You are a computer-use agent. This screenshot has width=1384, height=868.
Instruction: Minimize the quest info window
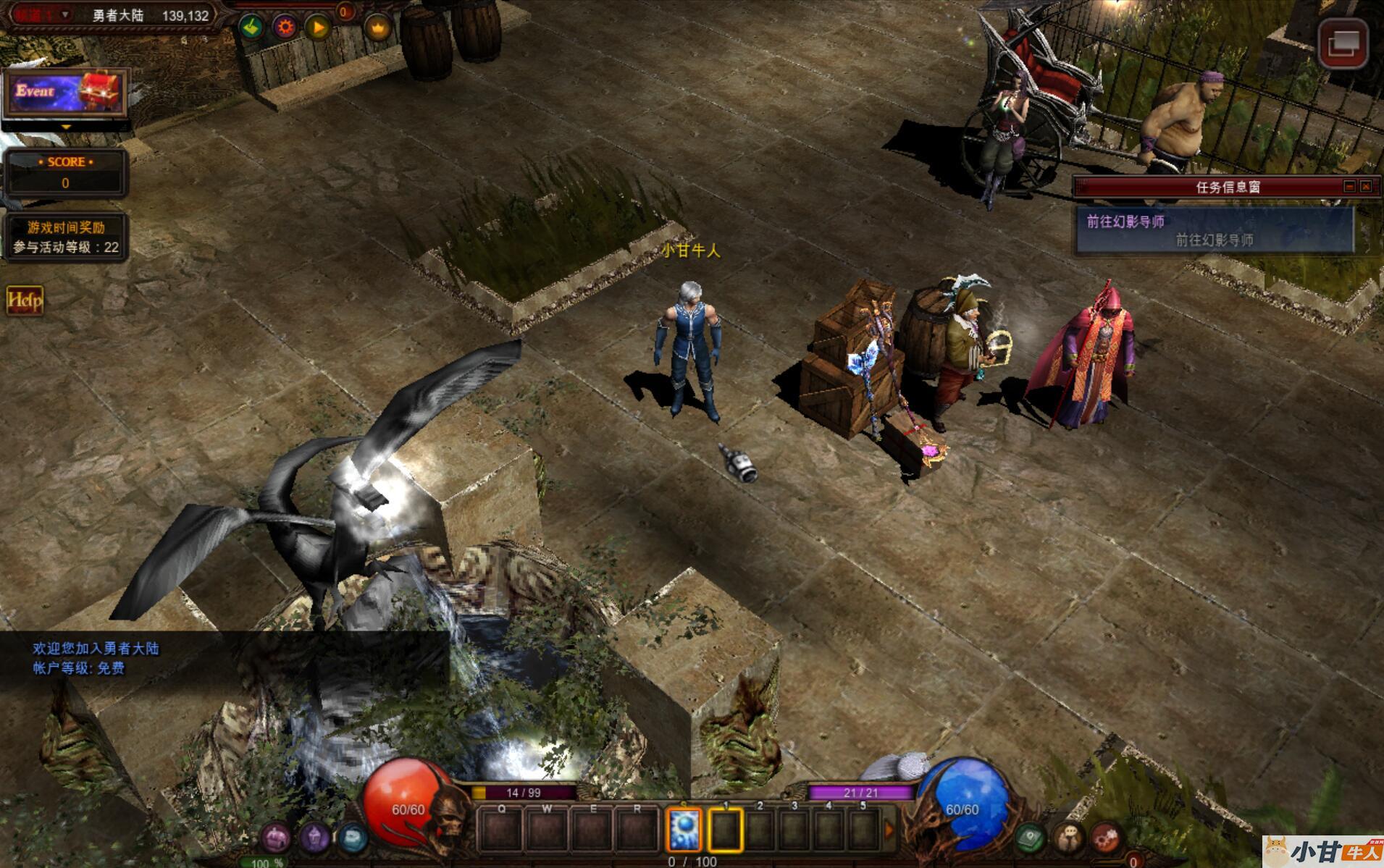(x=1349, y=186)
